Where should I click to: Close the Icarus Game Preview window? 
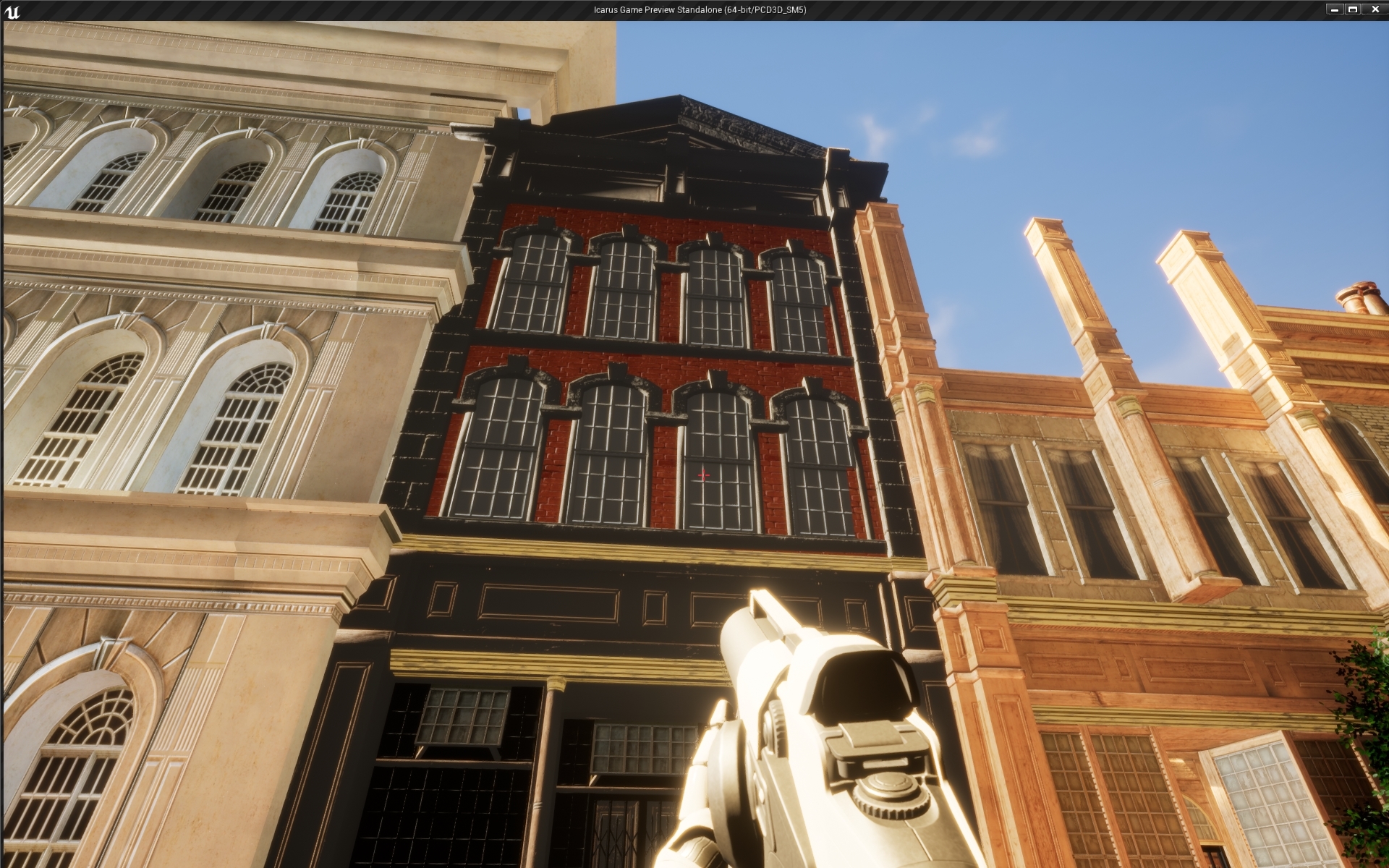[x=1375, y=9]
